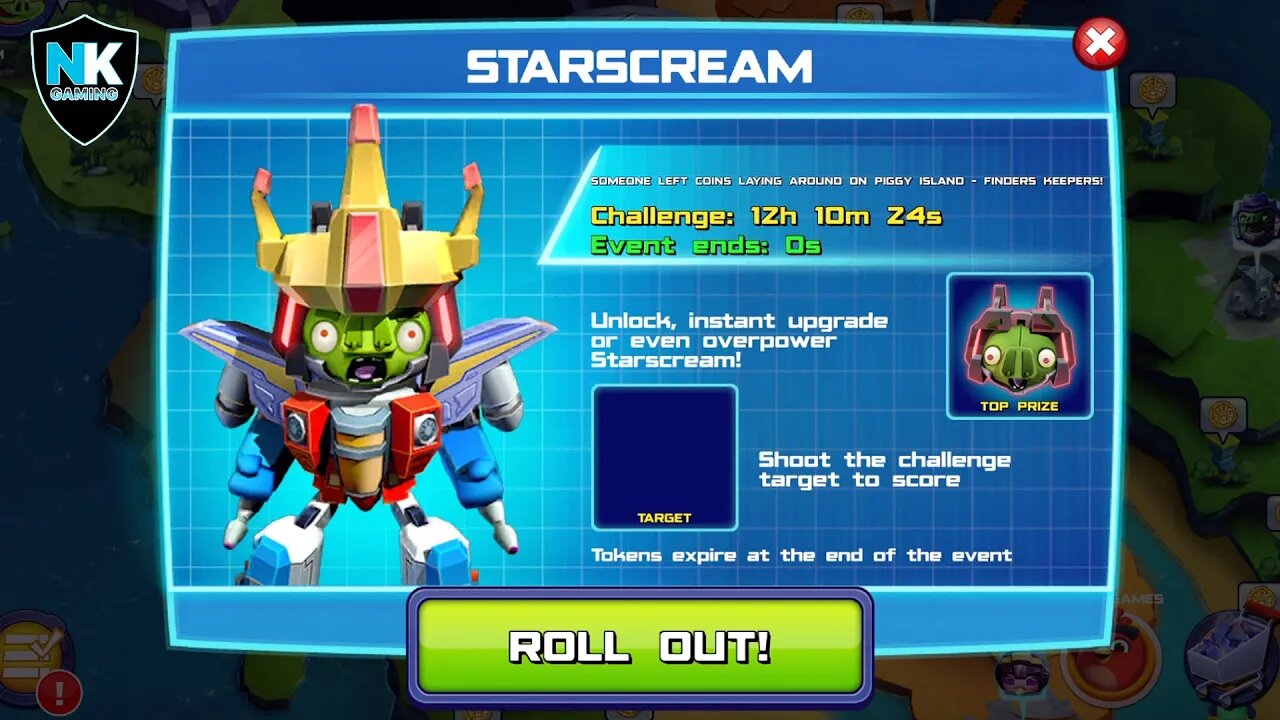
Task: Tap the Event ends: 0s text
Action: coord(707,245)
